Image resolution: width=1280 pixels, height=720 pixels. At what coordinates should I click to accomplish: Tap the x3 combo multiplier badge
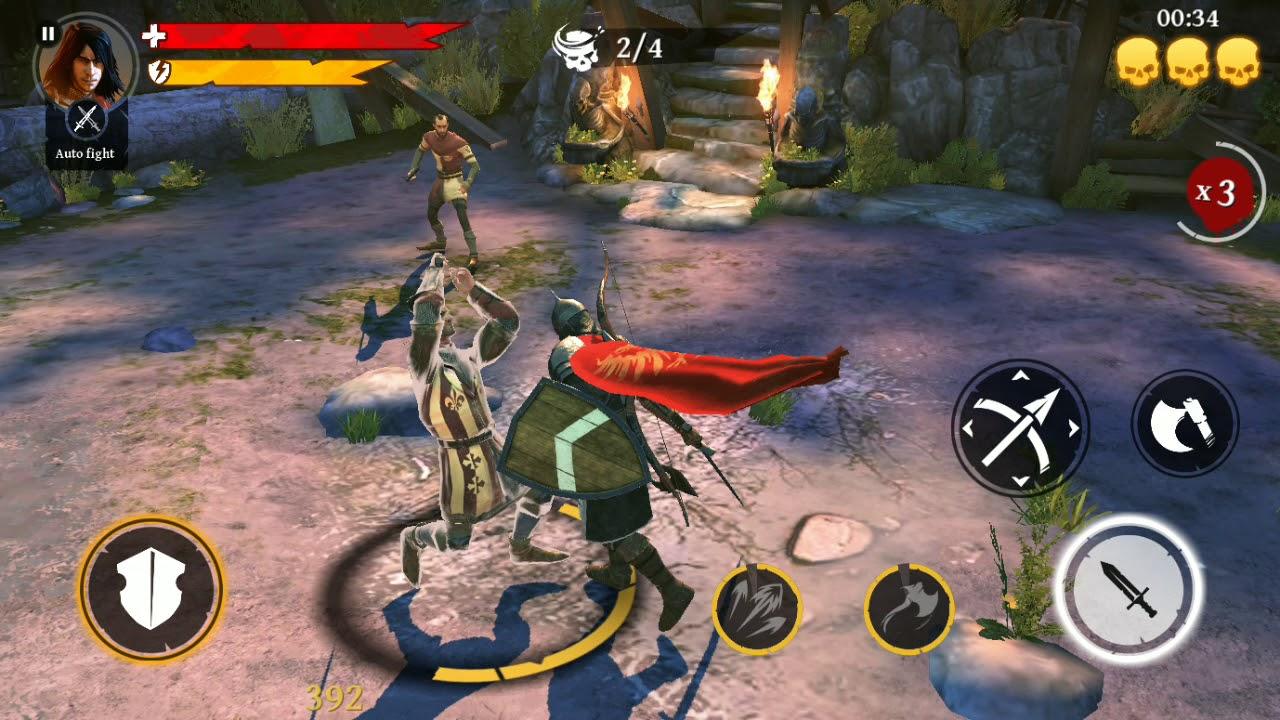point(1218,193)
